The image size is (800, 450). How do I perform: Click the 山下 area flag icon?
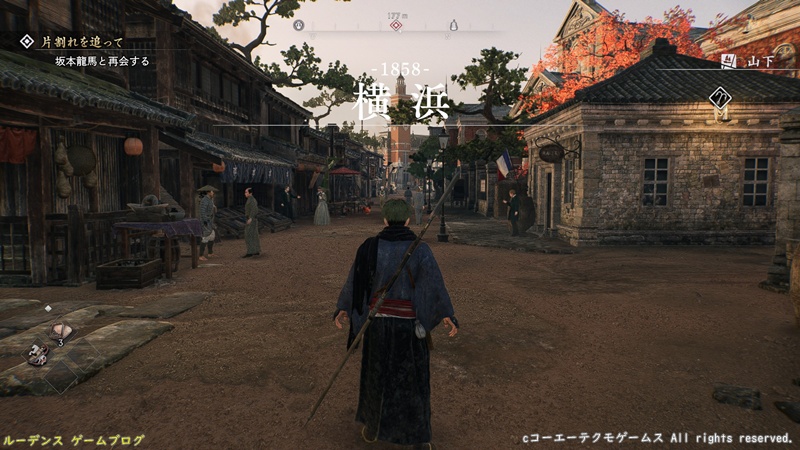[x=729, y=61]
